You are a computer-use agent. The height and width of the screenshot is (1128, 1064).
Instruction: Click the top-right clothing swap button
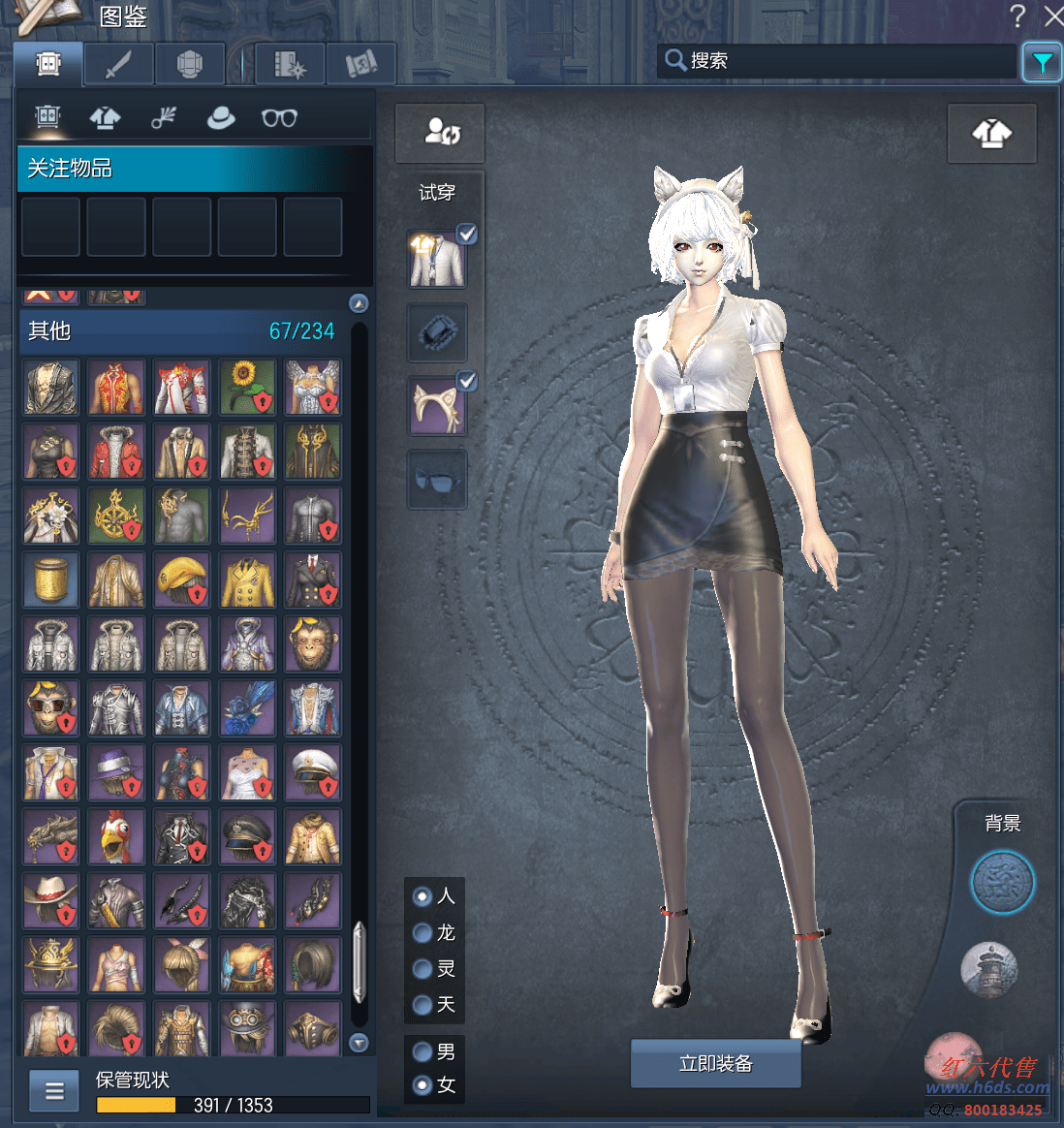point(991,134)
